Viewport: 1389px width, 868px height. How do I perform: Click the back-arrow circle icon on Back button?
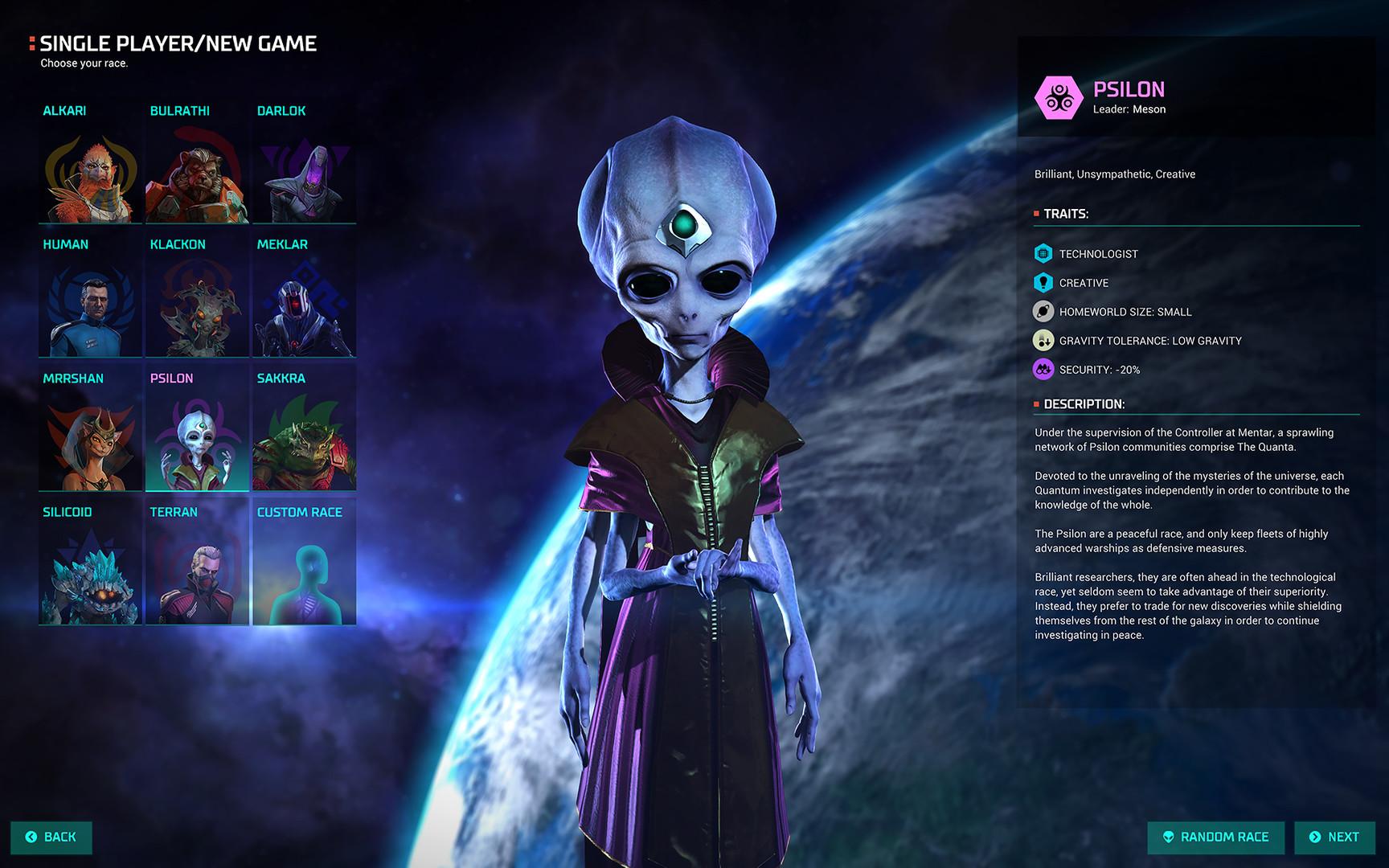coord(30,837)
